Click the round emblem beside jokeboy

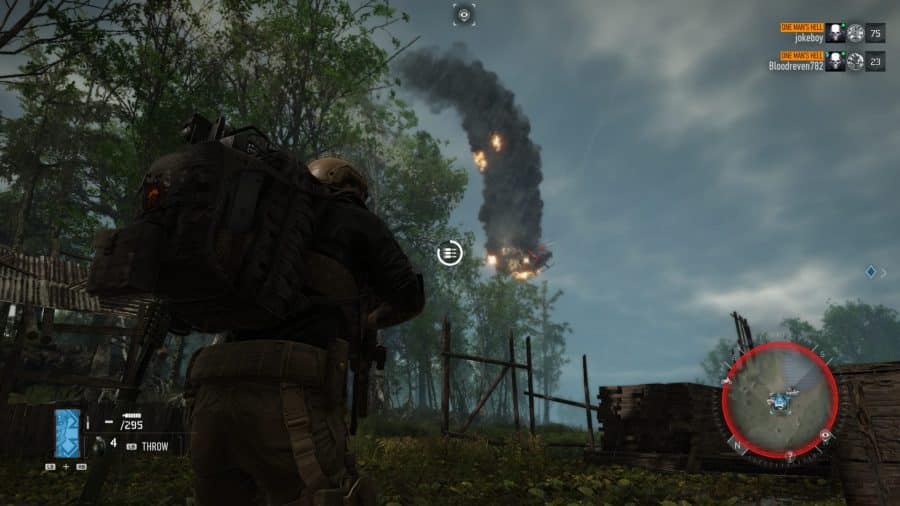(x=855, y=33)
